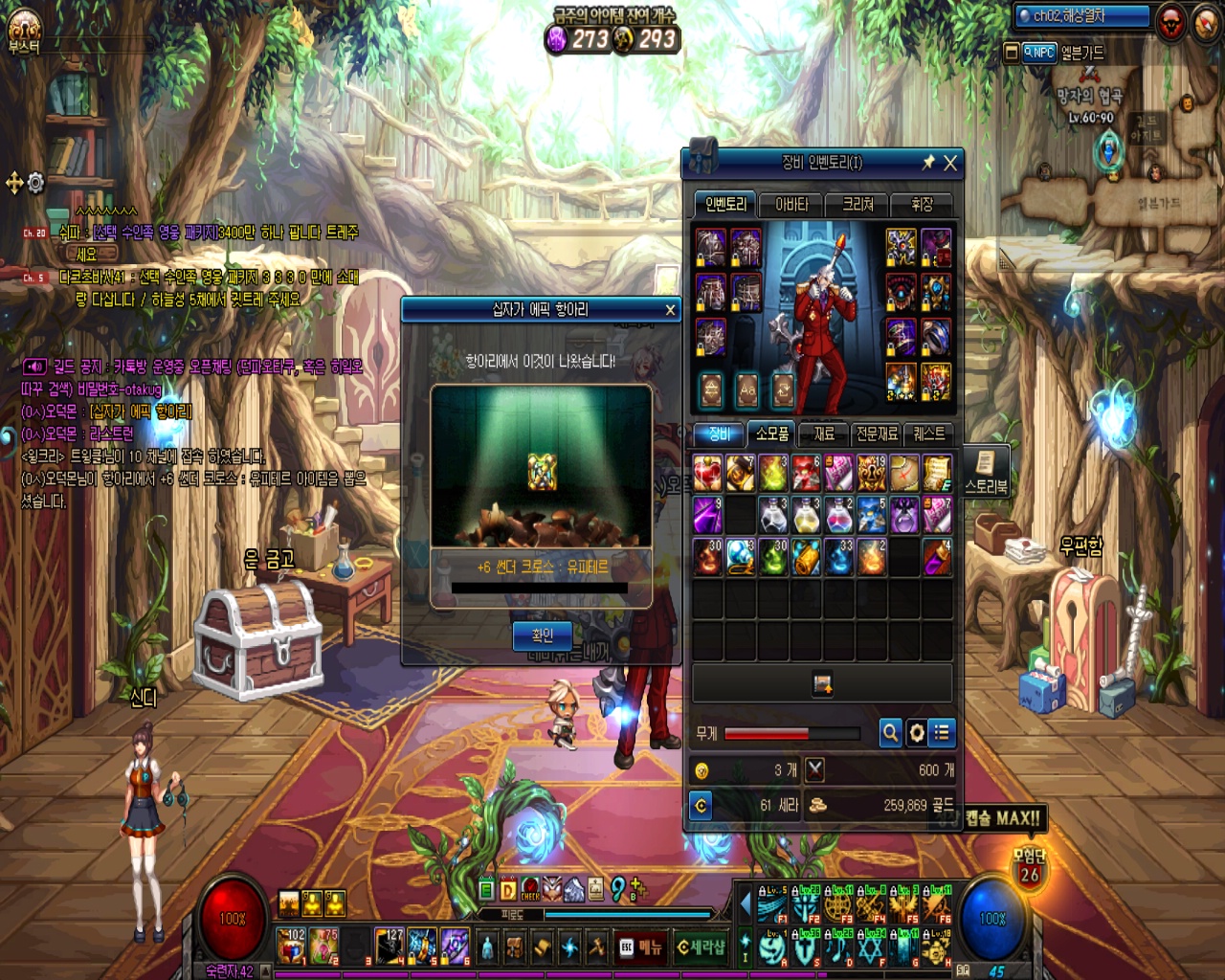Pin the equipment inventory window
1225x980 pixels.
pos(927,164)
